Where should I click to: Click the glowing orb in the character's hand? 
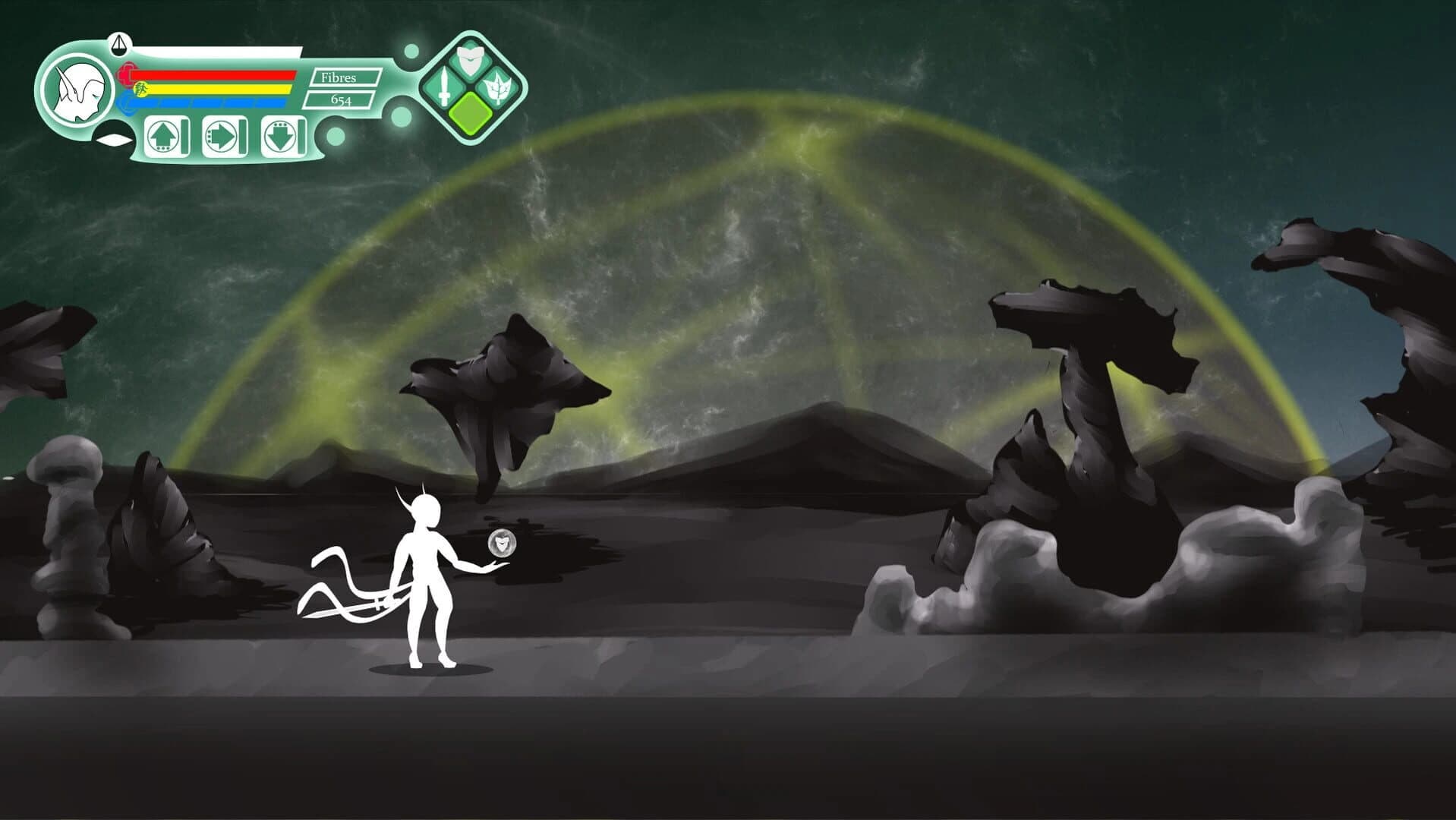pyautogui.click(x=501, y=543)
